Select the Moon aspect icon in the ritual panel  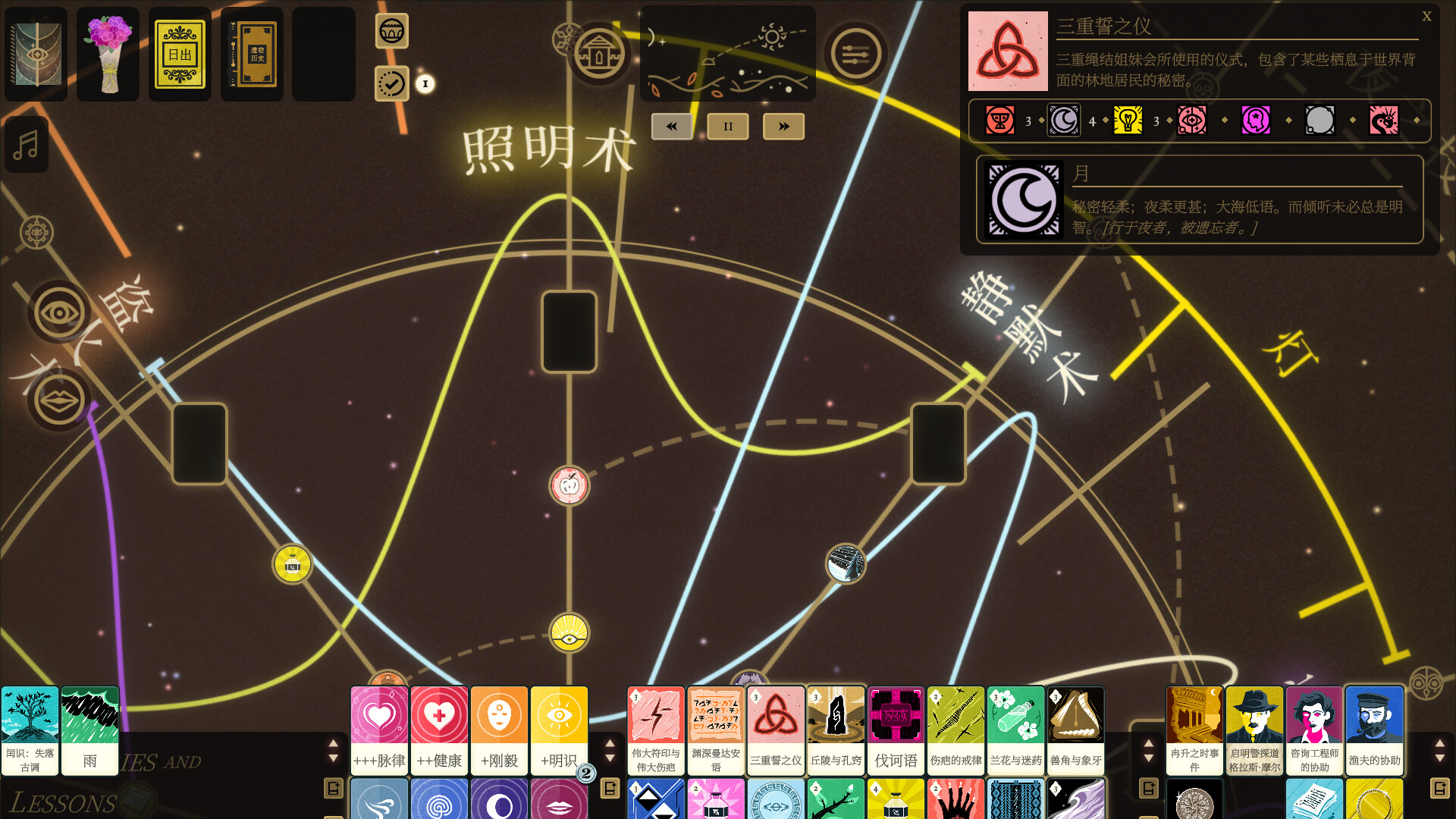coord(1063,121)
